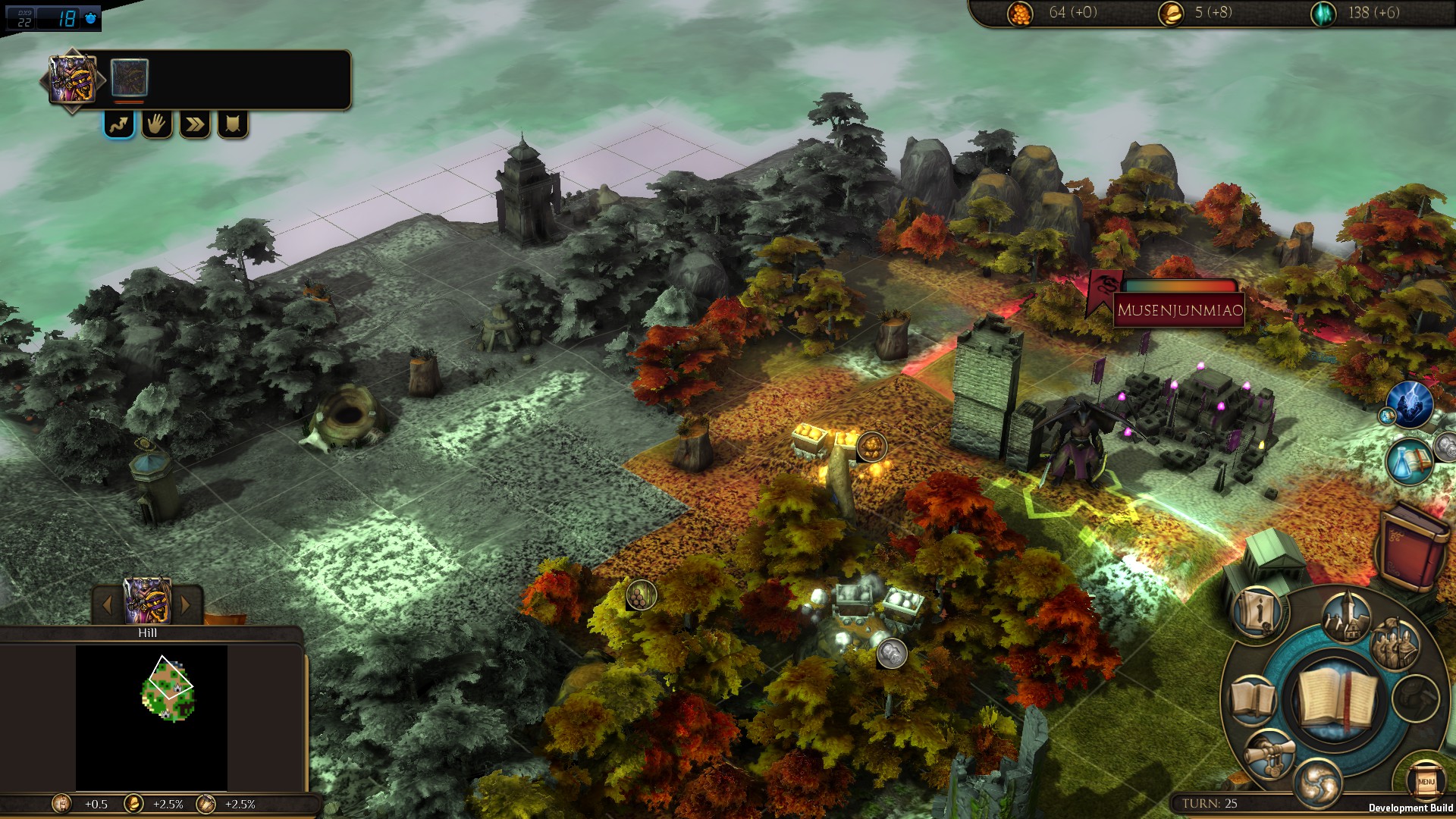Click the casting spell lightning crystal icon

[1410, 404]
